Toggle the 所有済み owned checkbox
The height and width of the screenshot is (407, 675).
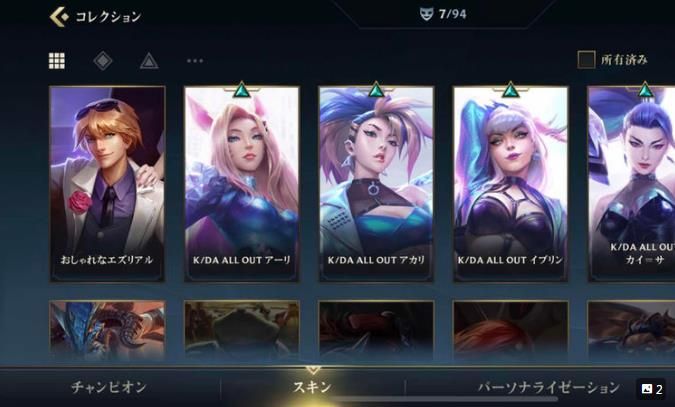[x=586, y=60]
